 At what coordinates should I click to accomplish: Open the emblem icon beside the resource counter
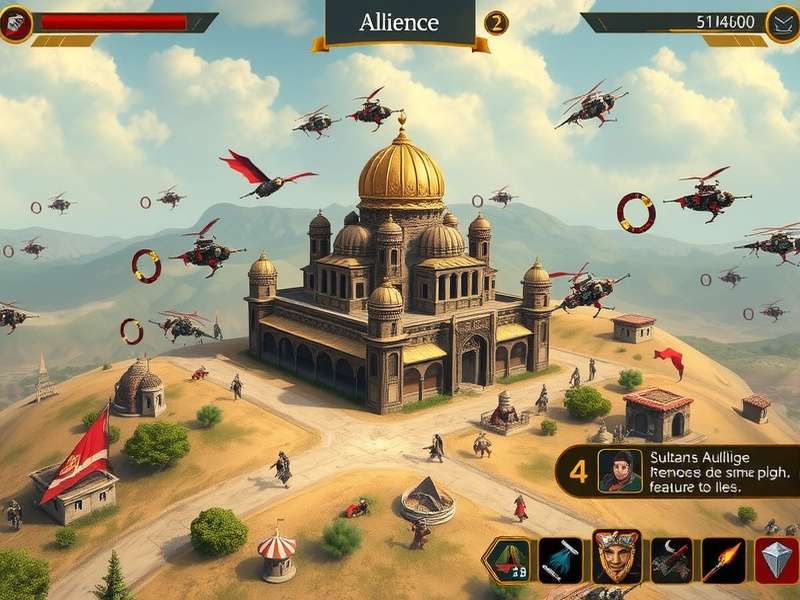pos(782,23)
